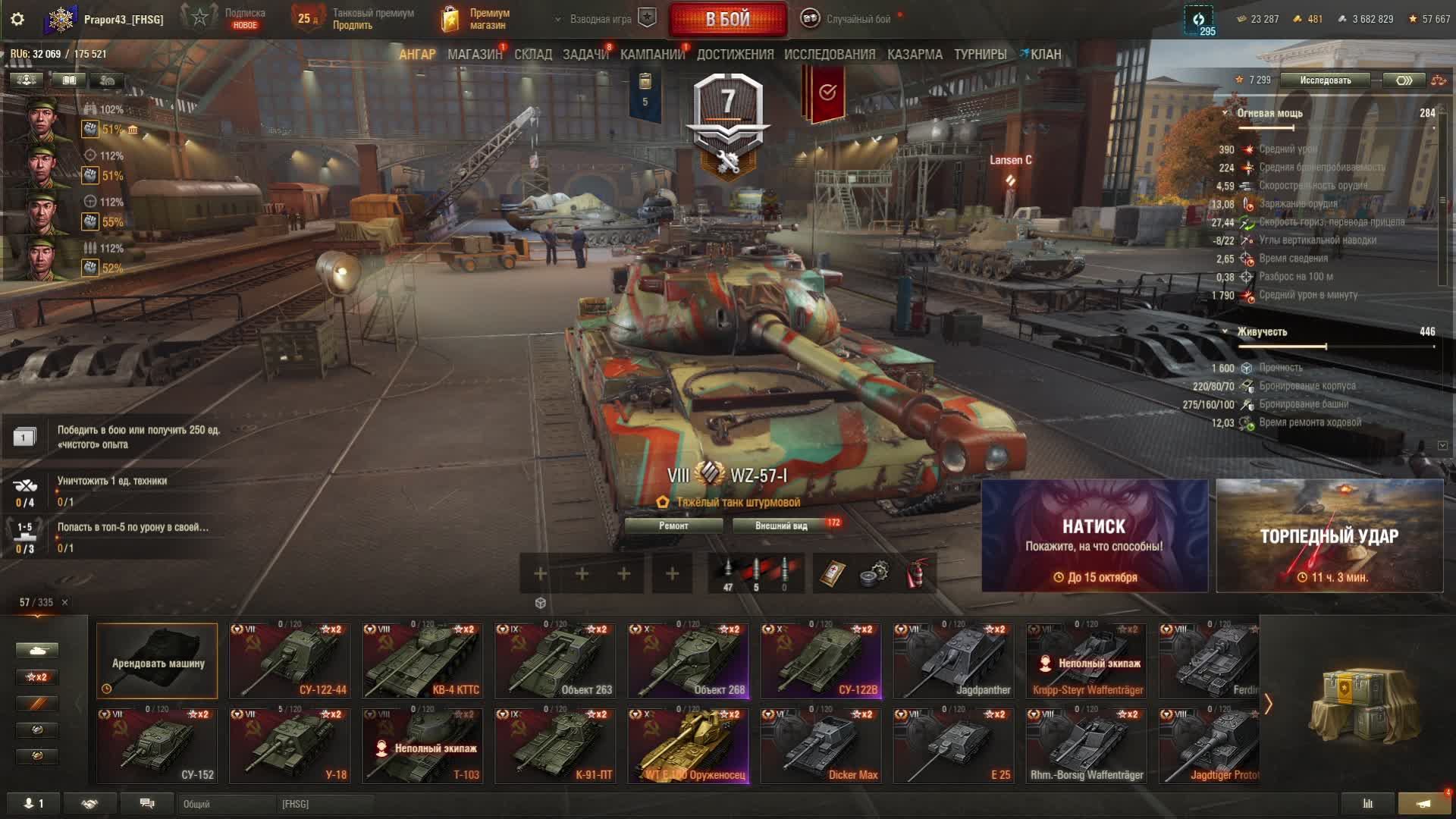Select the Dicker Max tank
1456x819 pixels.
pos(821,745)
